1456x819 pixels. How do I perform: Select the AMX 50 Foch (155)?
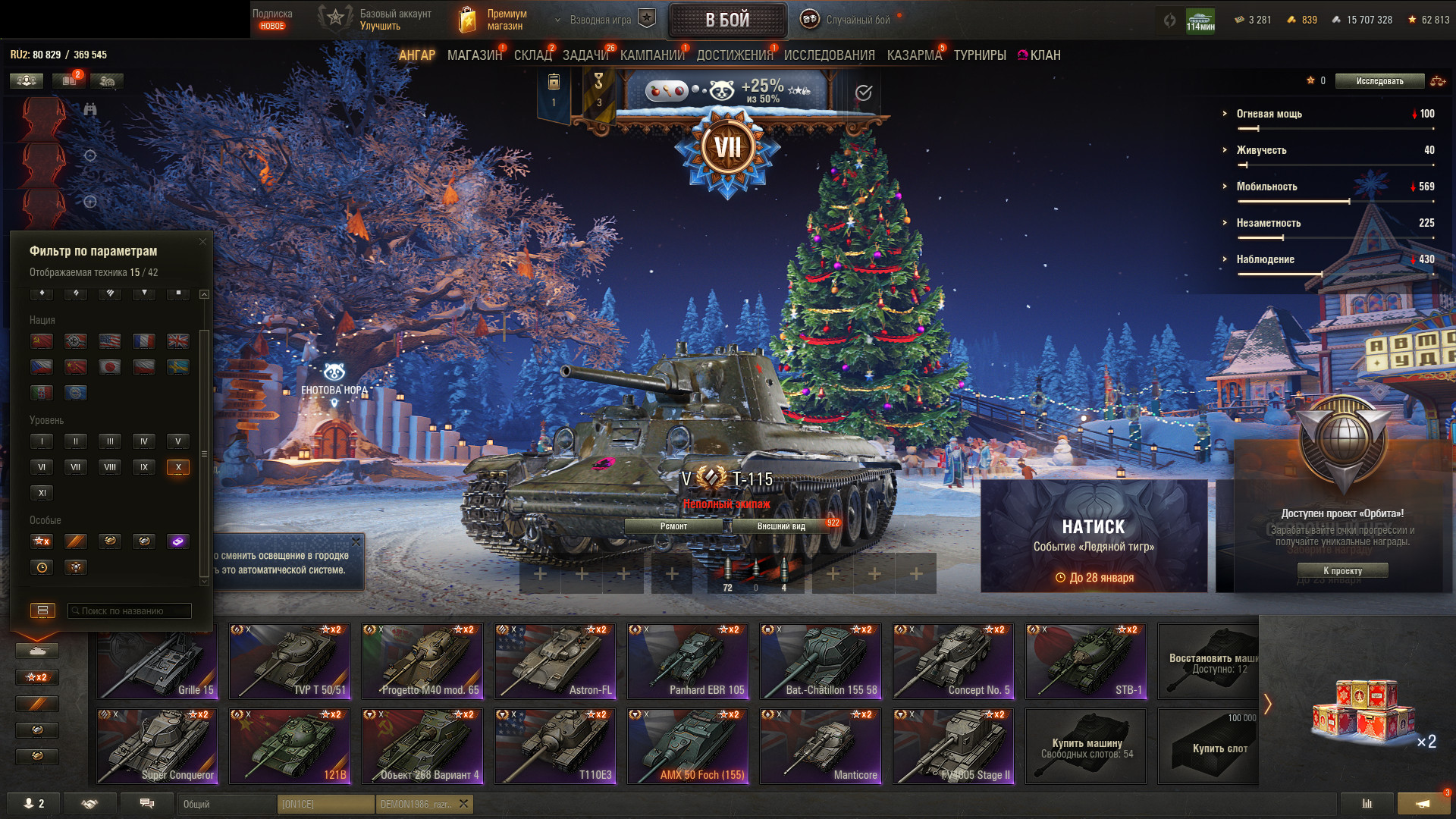click(688, 746)
